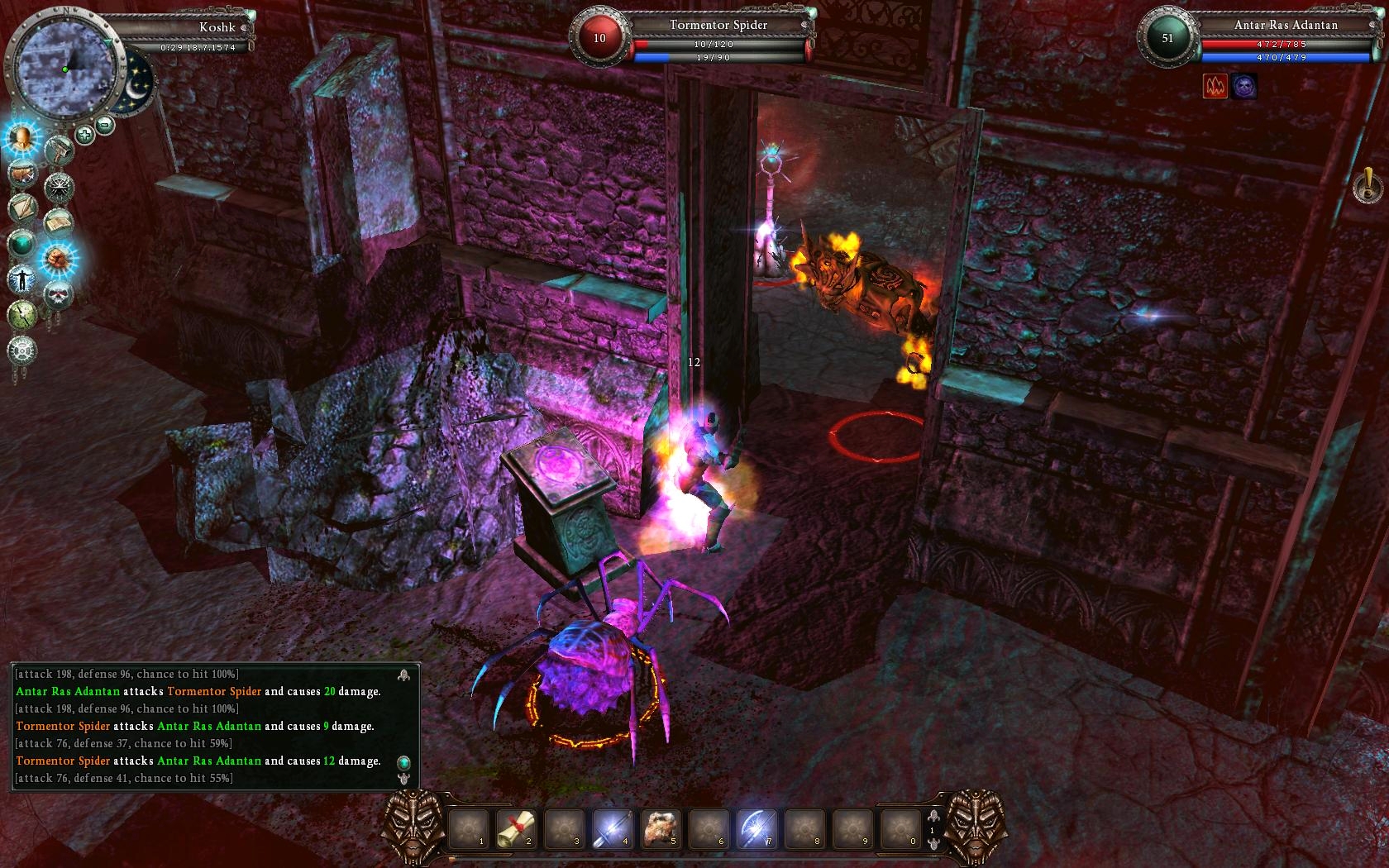
Task: Select the glowing axe in hotbar slot 7
Action: coord(757,827)
